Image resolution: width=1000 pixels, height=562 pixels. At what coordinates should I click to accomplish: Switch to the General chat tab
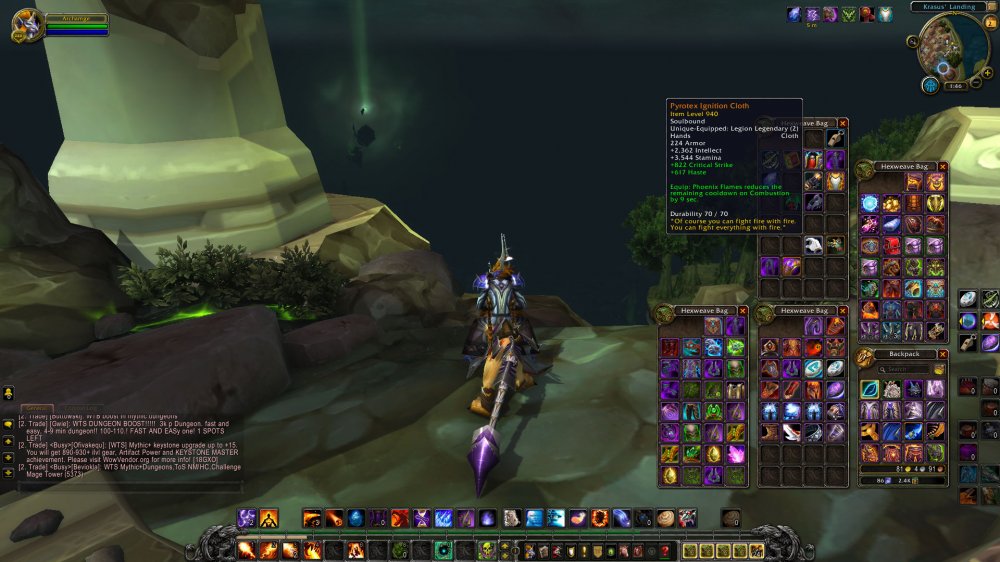pos(38,408)
